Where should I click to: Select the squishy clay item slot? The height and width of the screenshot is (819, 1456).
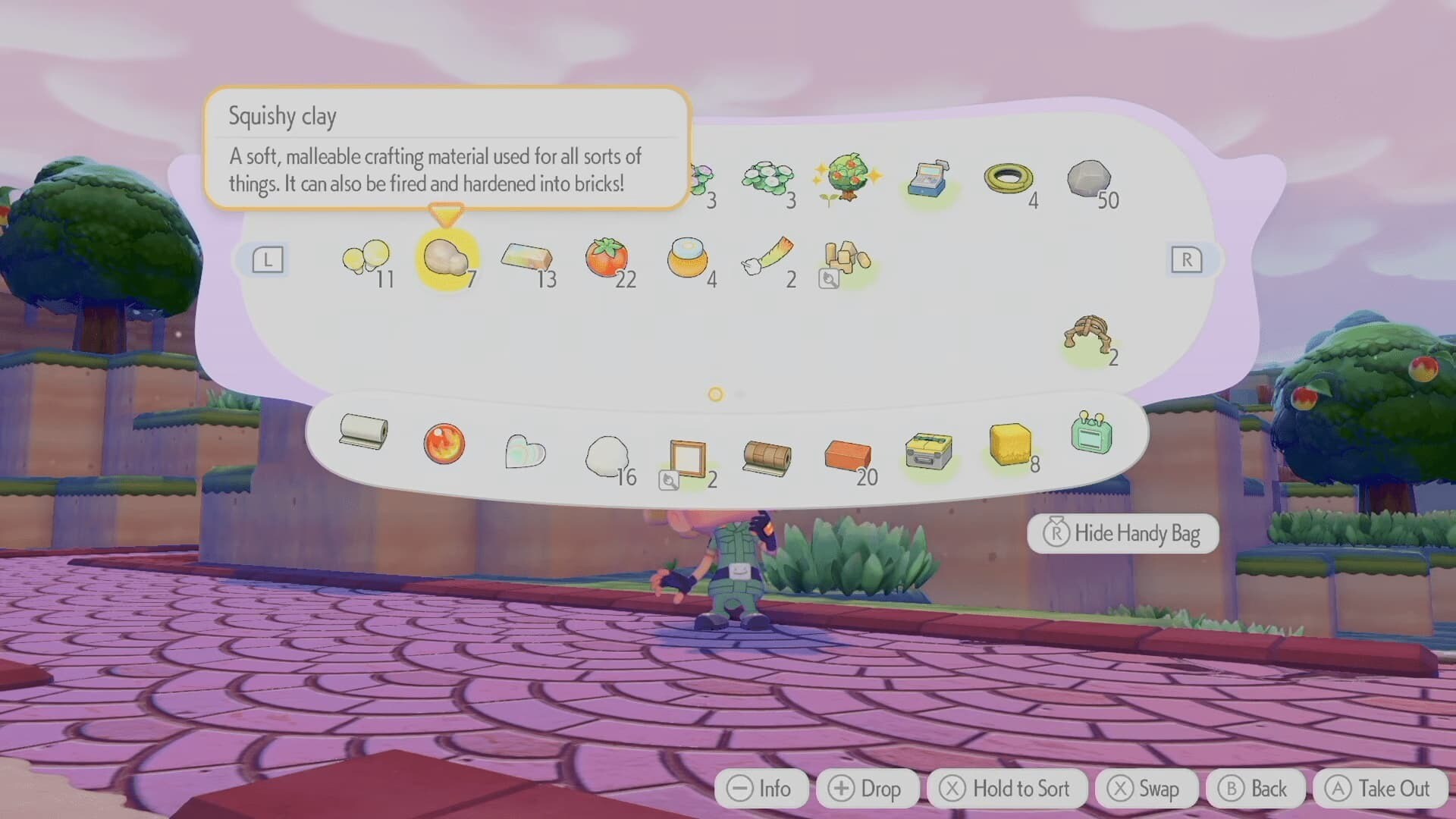pos(447,259)
